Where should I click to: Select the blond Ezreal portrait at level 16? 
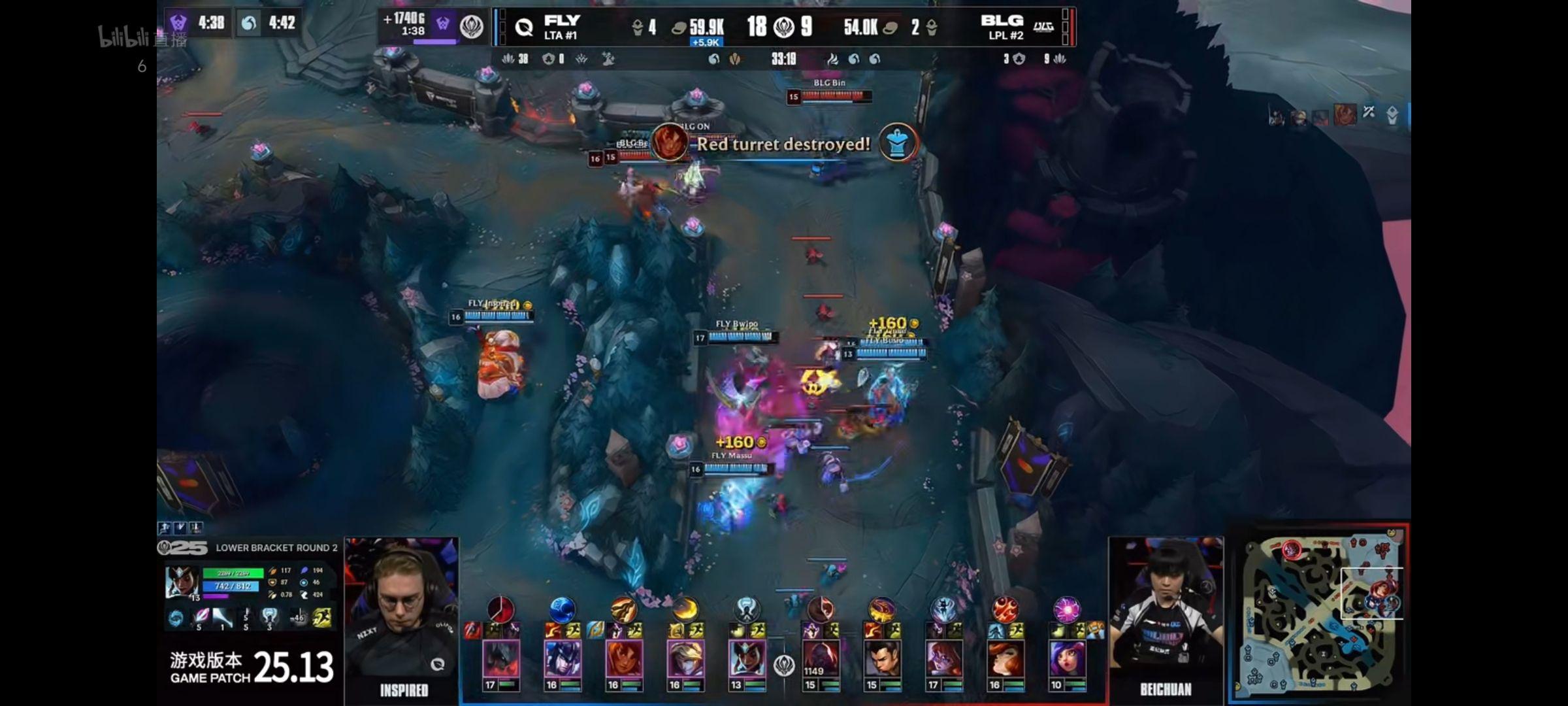pos(685,659)
